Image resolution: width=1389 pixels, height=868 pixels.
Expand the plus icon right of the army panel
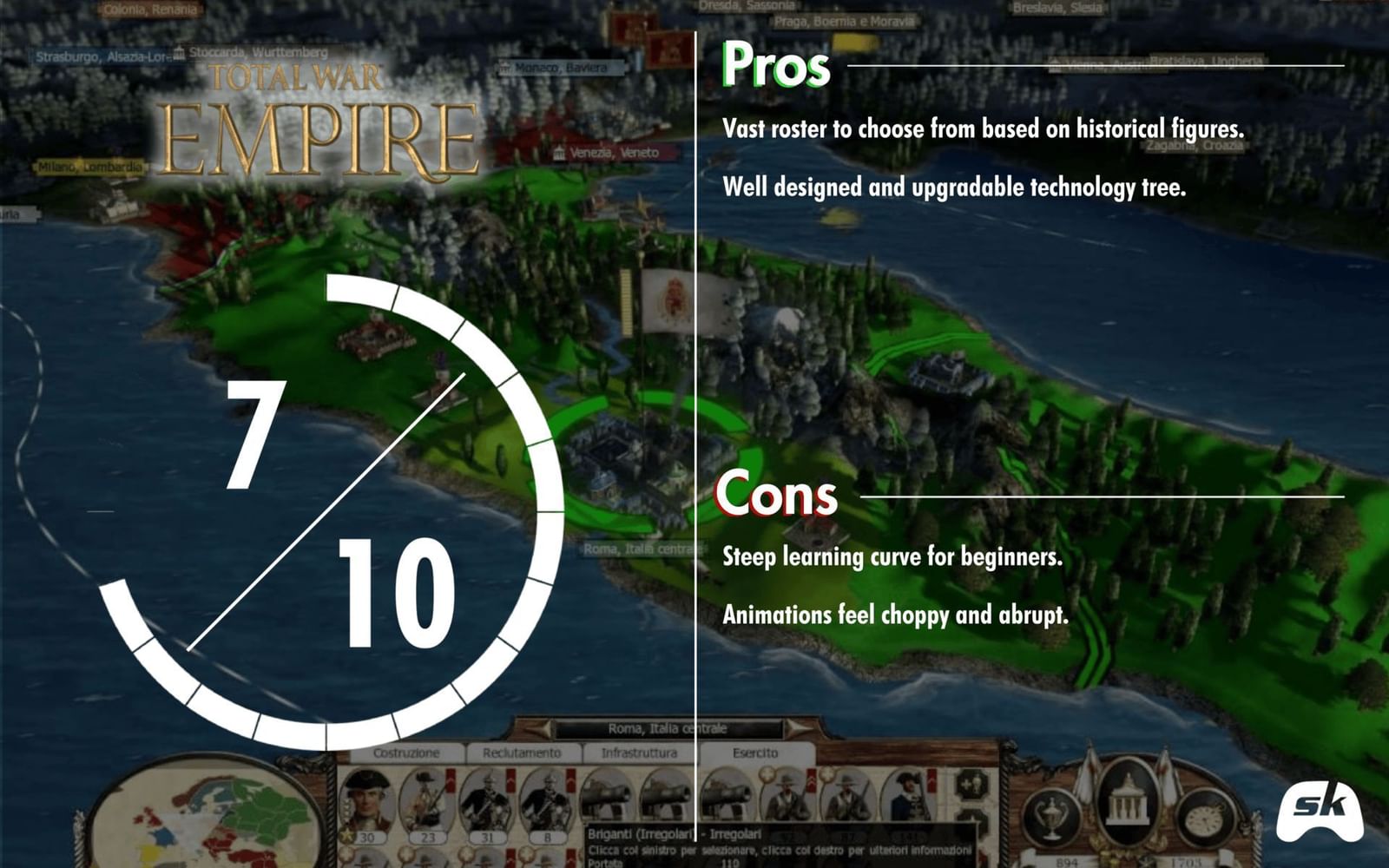[973, 786]
